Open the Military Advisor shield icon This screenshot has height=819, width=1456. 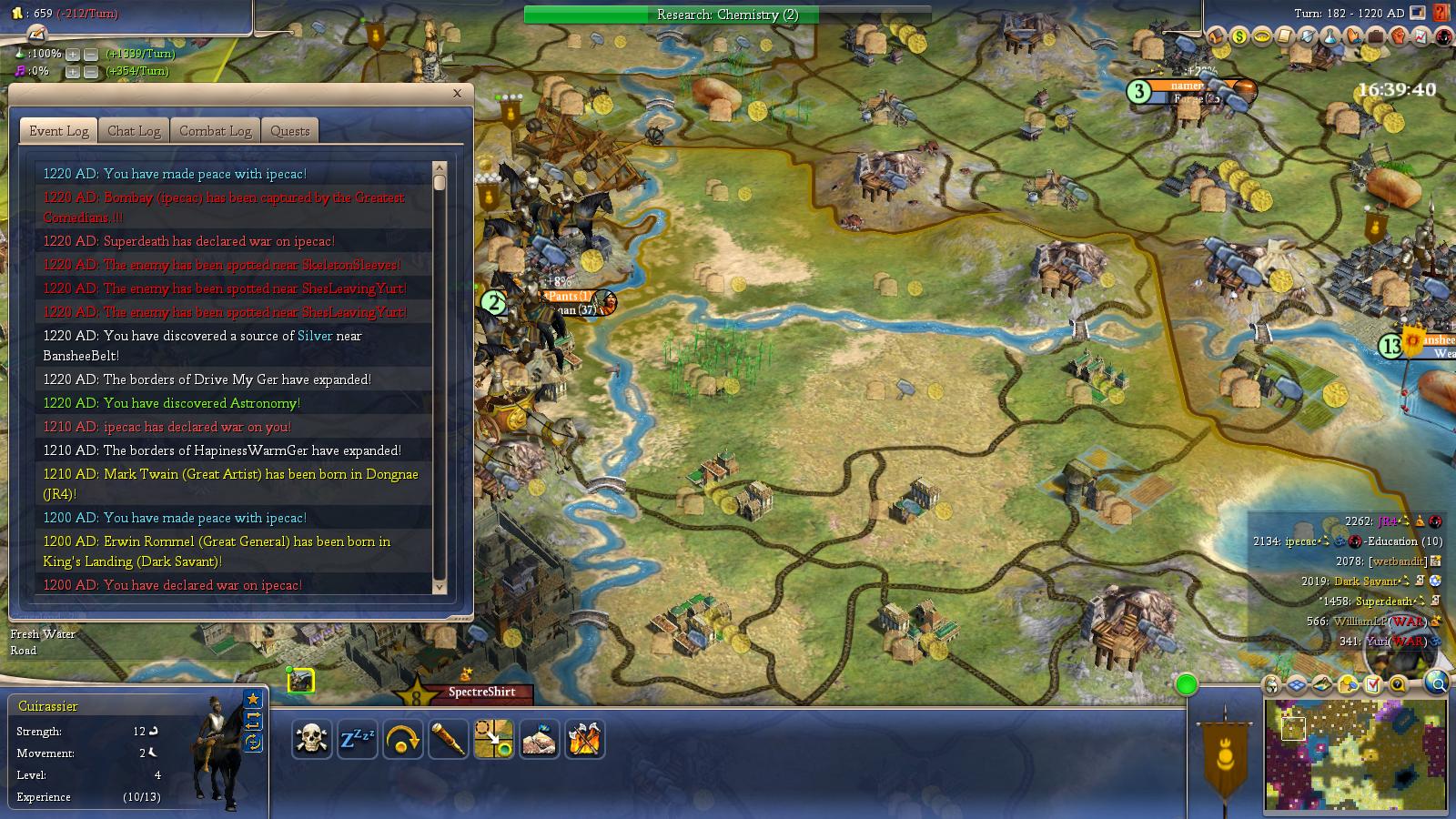[1308, 38]
